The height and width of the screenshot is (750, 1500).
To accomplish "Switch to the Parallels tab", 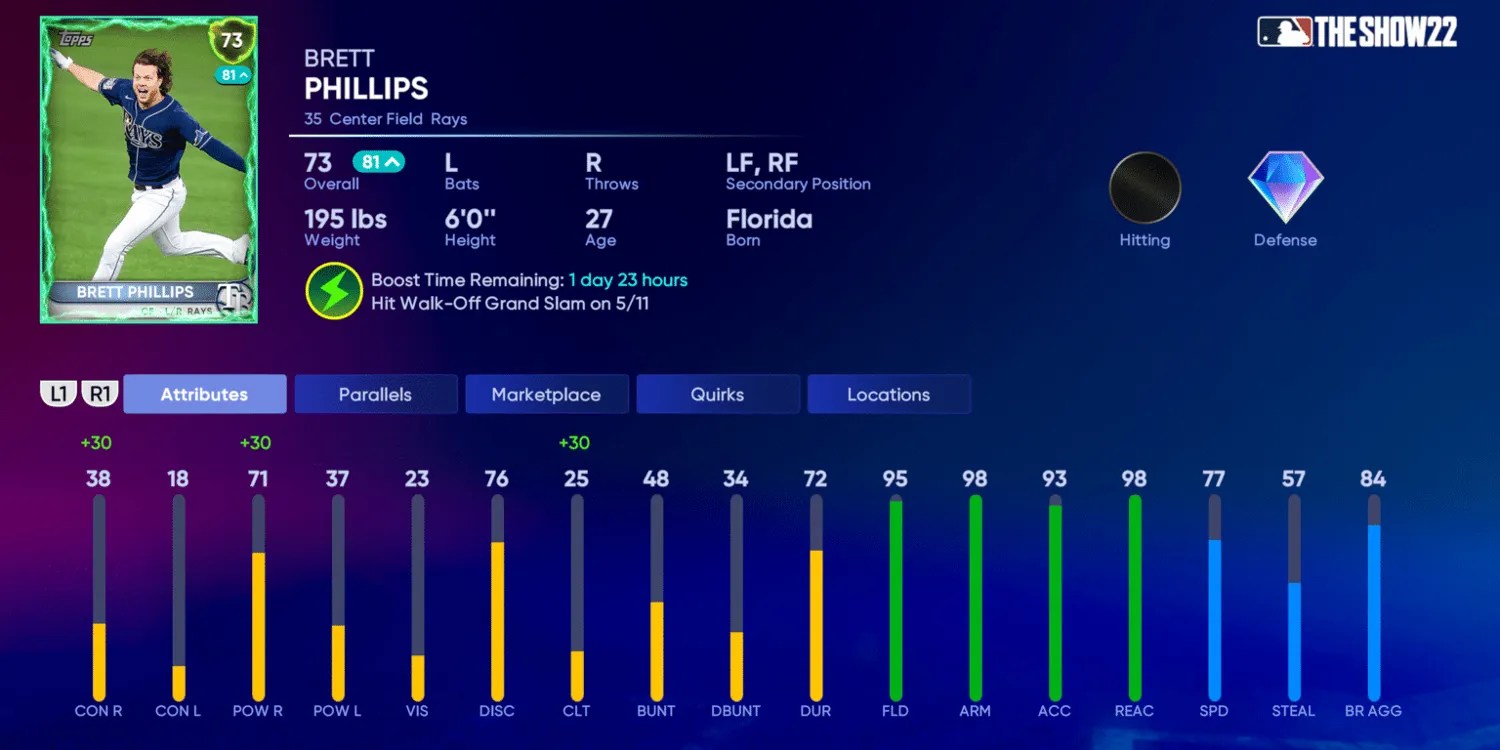I will pos(376,394).
